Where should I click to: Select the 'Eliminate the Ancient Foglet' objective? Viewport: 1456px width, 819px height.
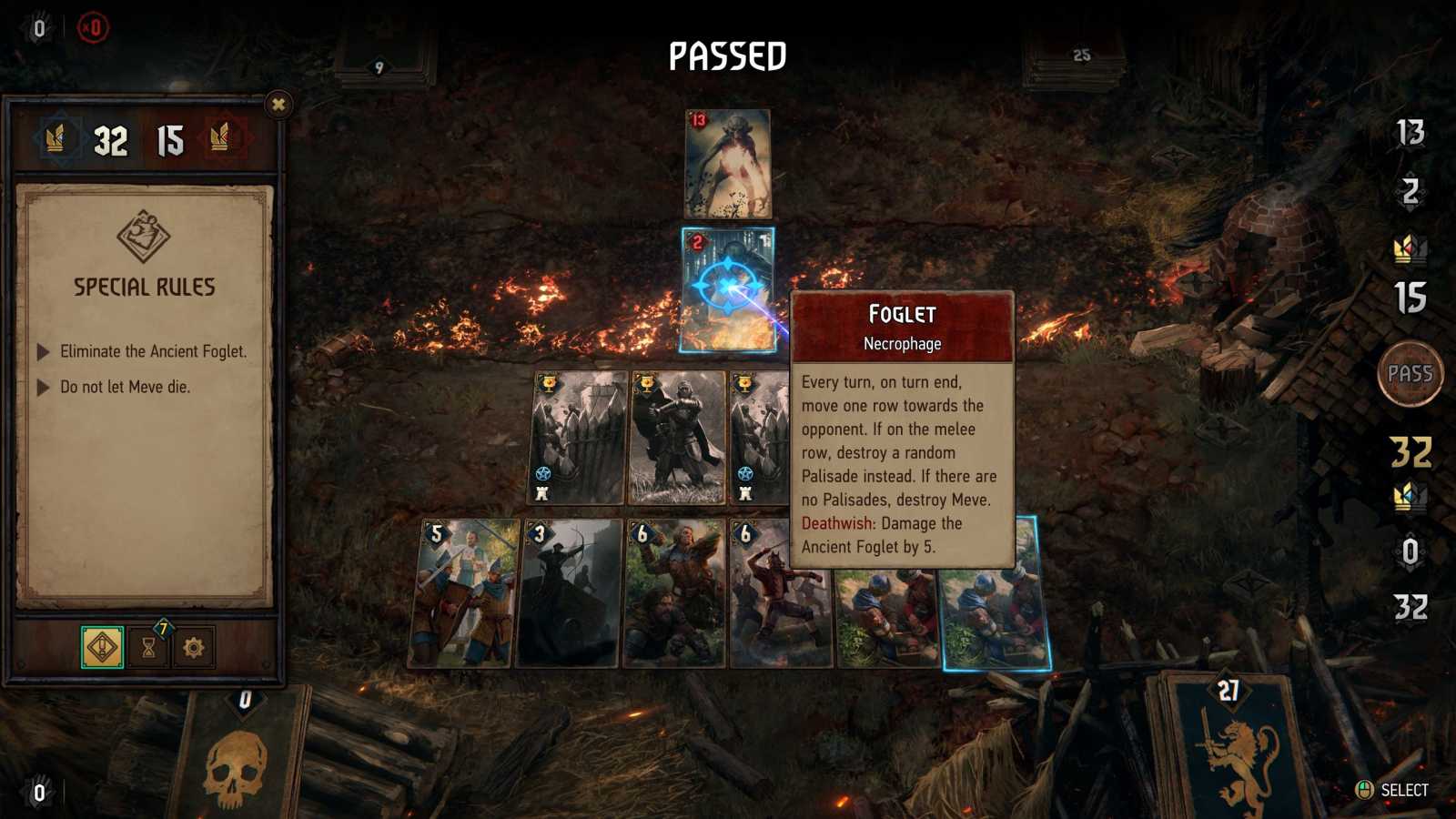[x=155, y=350]
